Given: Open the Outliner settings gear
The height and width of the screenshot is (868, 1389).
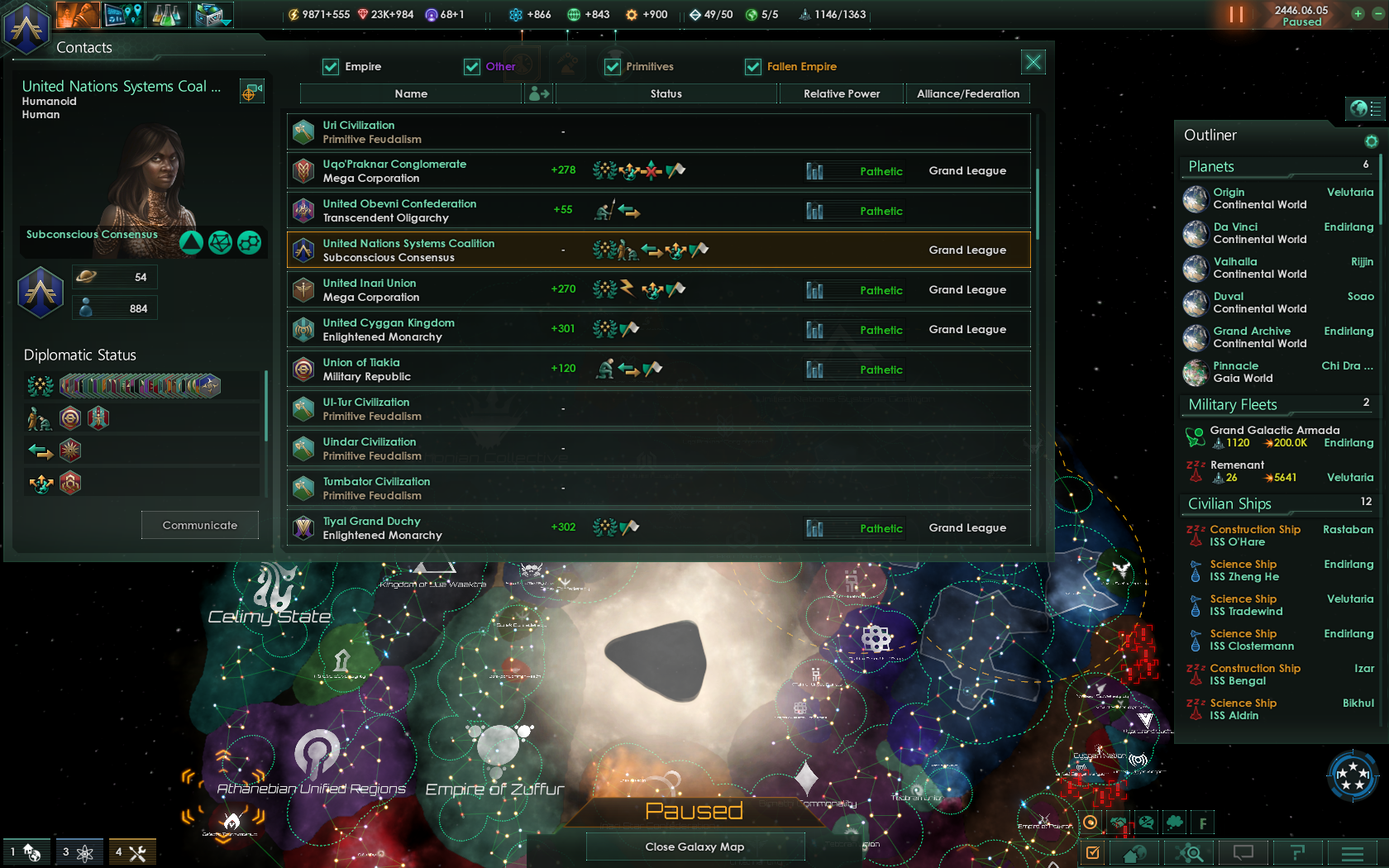Looking at the screenshot, I should [1372, 141].
